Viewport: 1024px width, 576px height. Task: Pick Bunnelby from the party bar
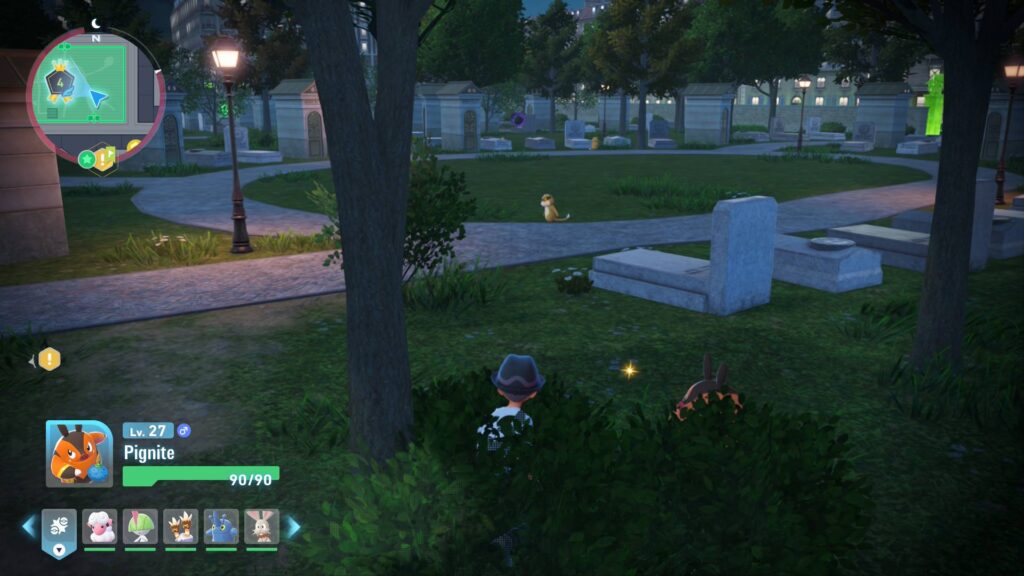[261, 526]
